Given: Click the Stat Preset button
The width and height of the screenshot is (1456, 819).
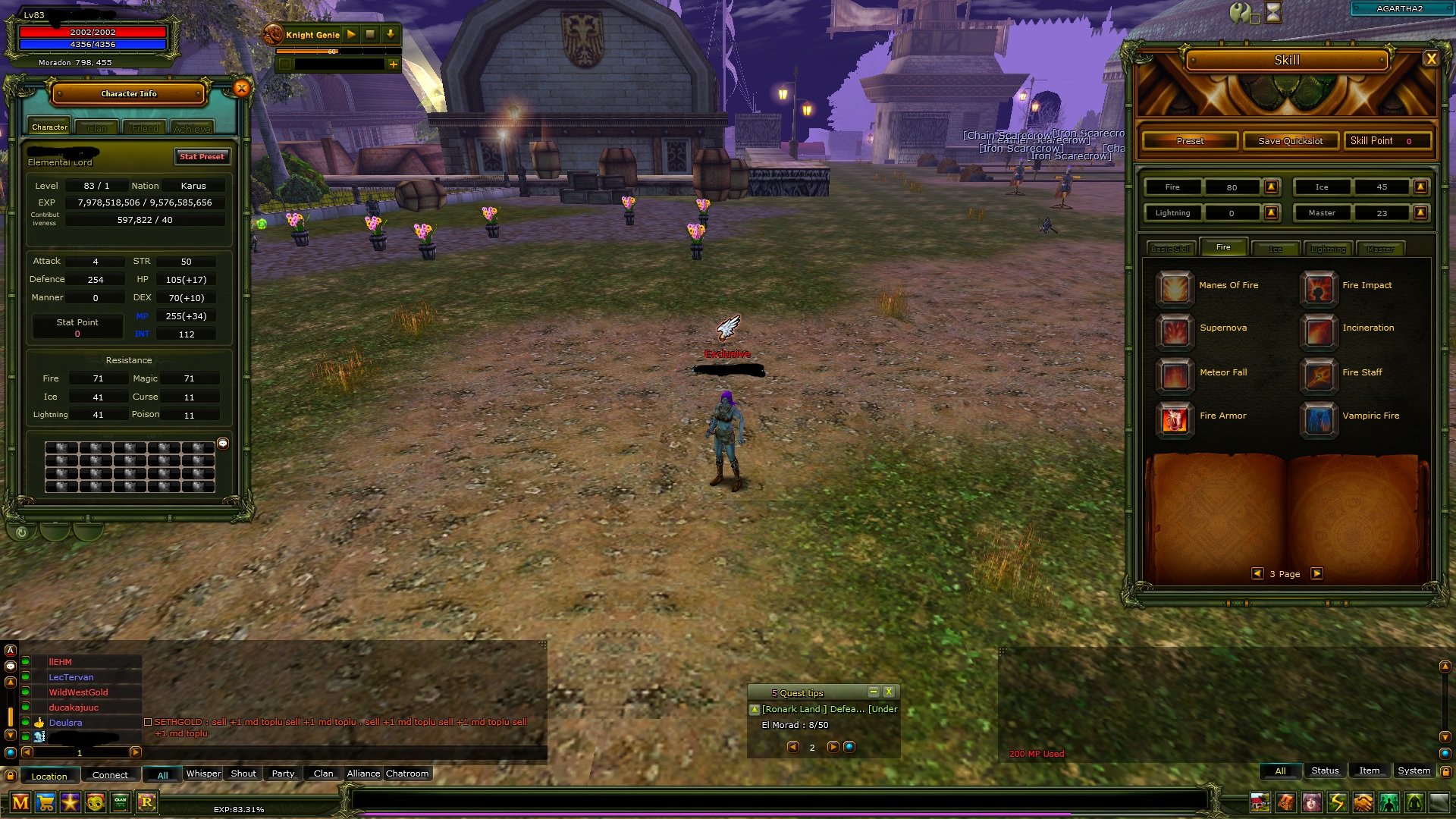Looking at the screenshot, I should click(202, 156).
